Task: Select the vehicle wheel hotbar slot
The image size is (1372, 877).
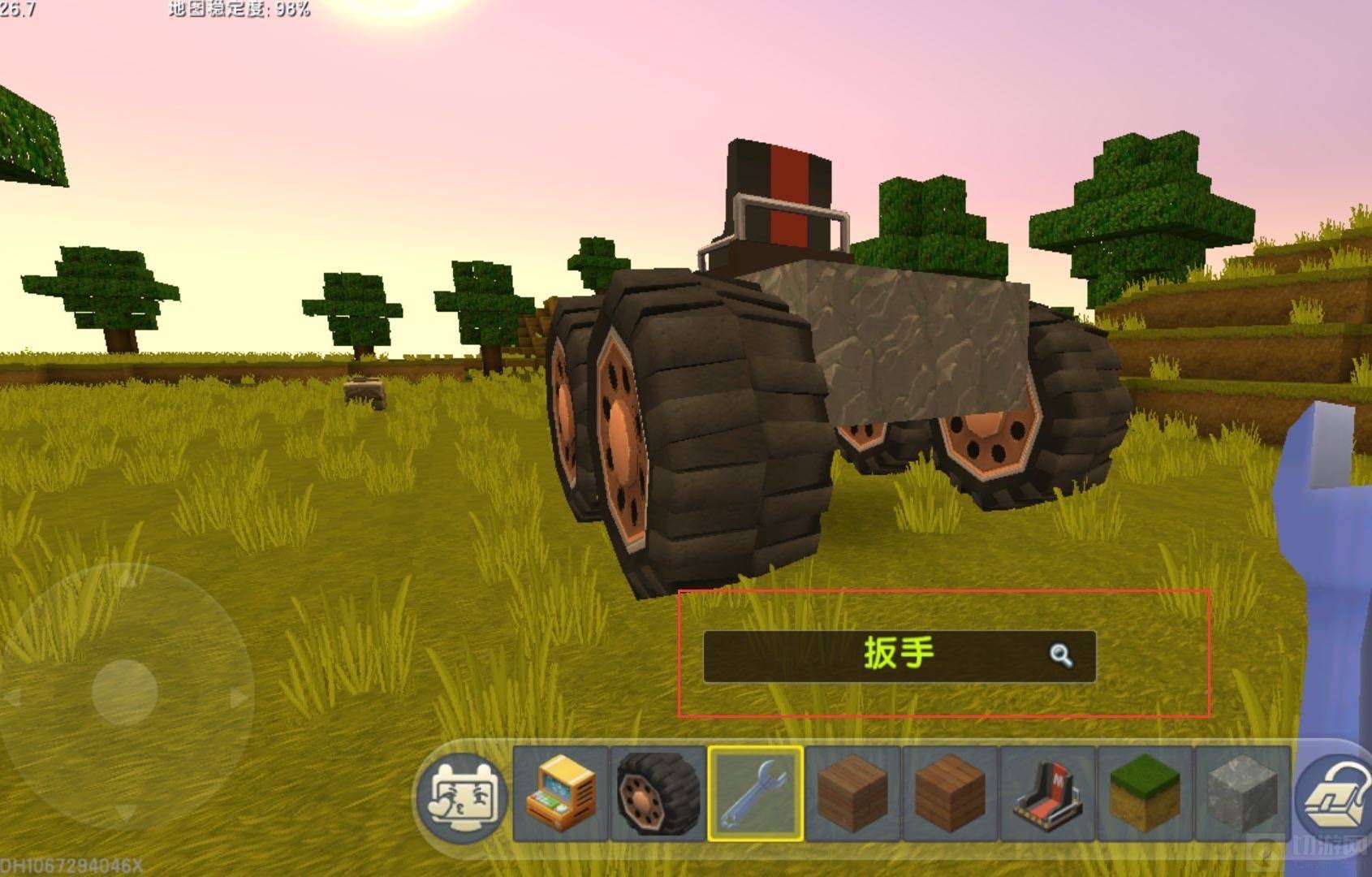Action: click(658, 793)
